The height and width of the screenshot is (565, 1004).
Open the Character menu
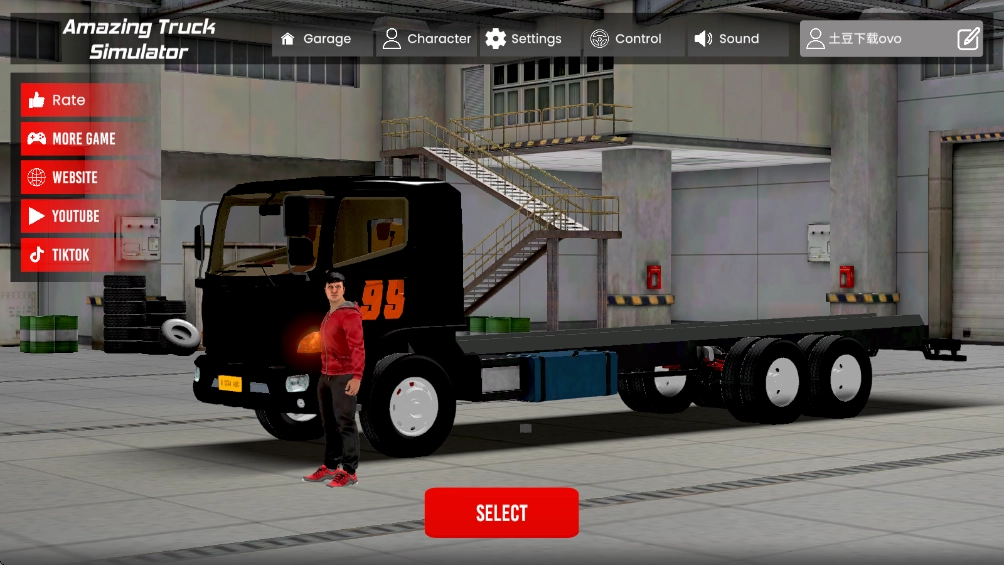tap(427, 39)
